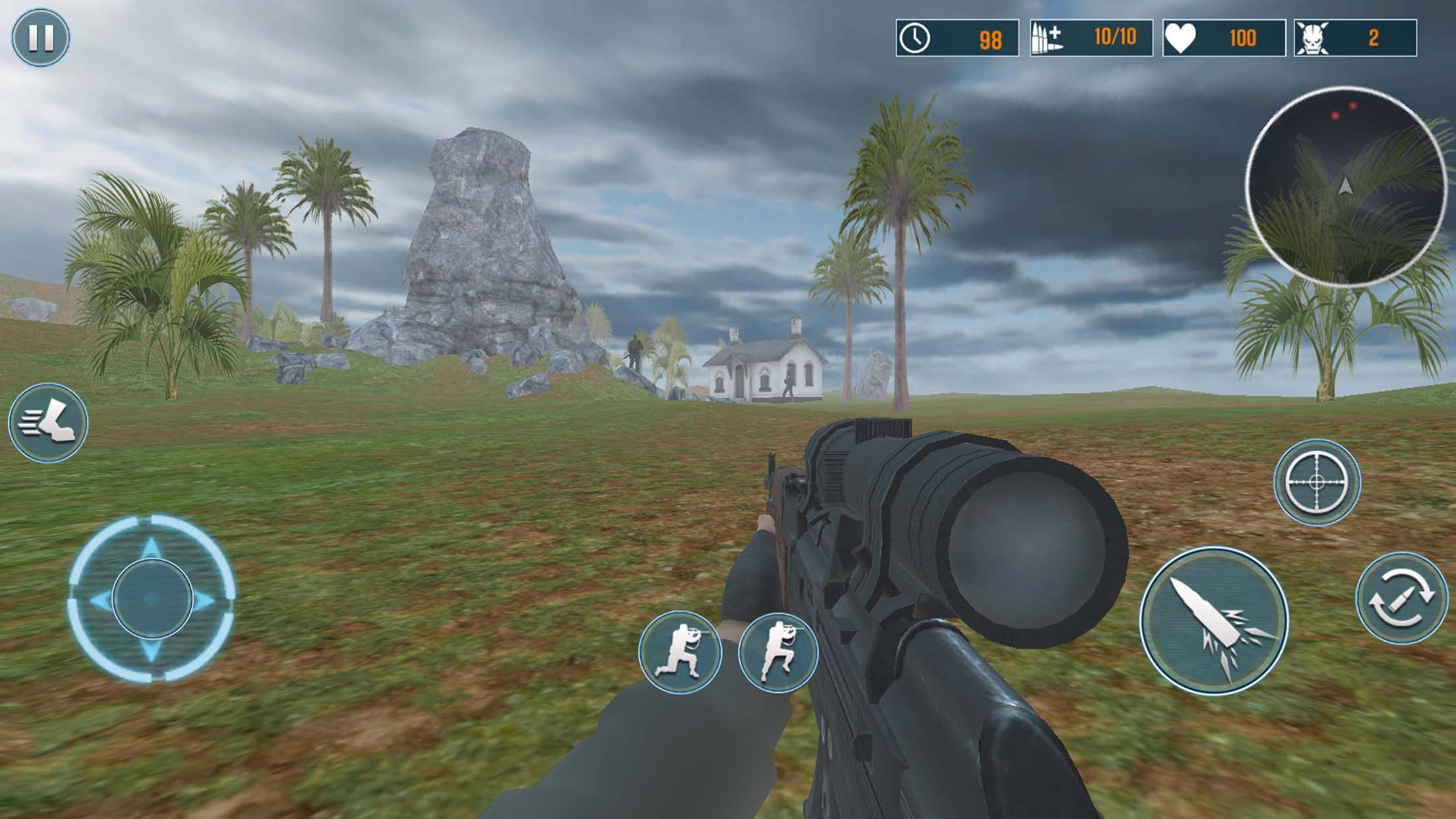Screen dimensions: 1456x819
Task: Tap the sprint boot button
Action: click(x=48, y=423)
